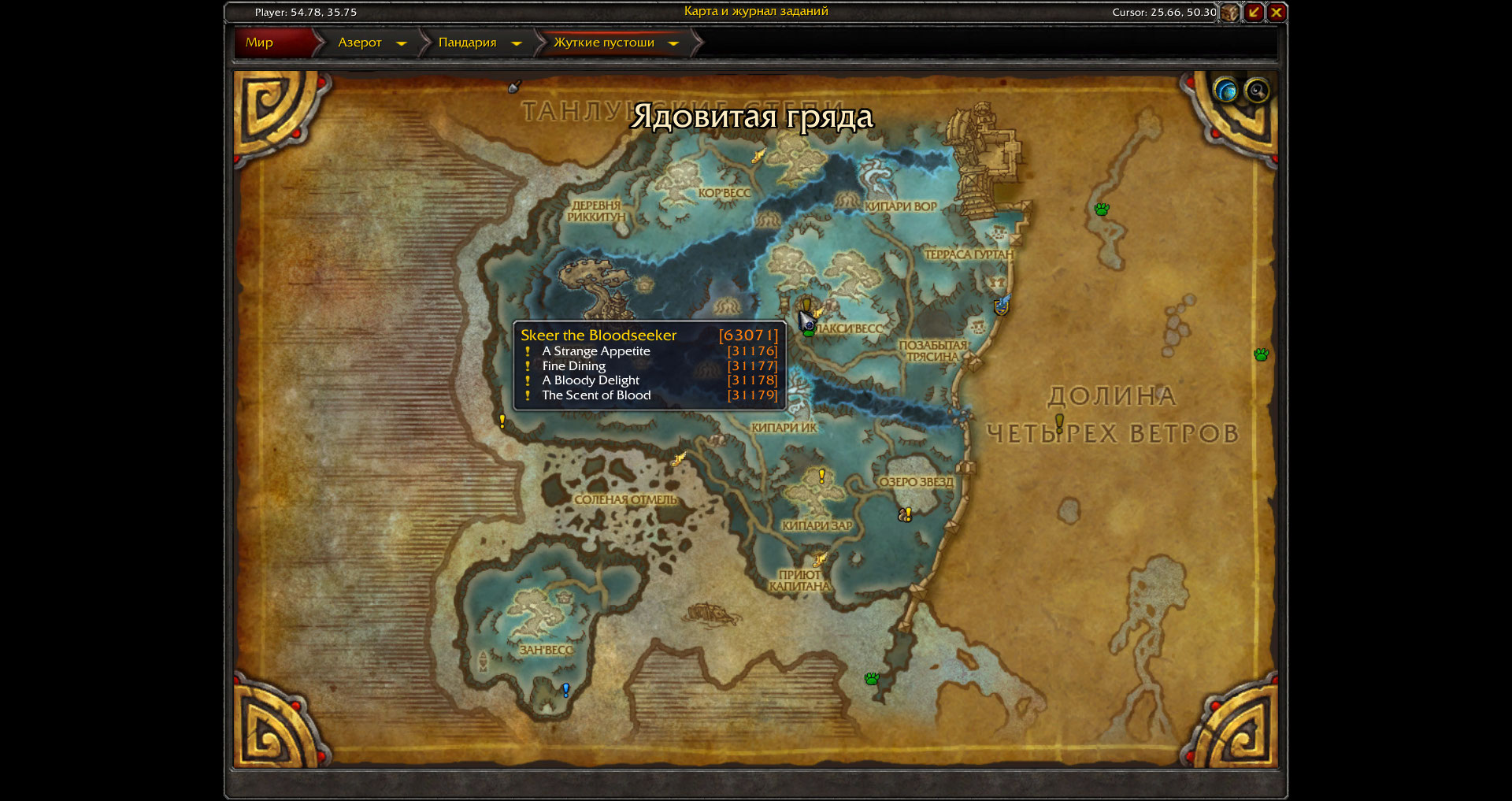Select the shovel dig site icon
Image resolution: width=1512 pixels, height=801 pixels.
pos(515,86)
